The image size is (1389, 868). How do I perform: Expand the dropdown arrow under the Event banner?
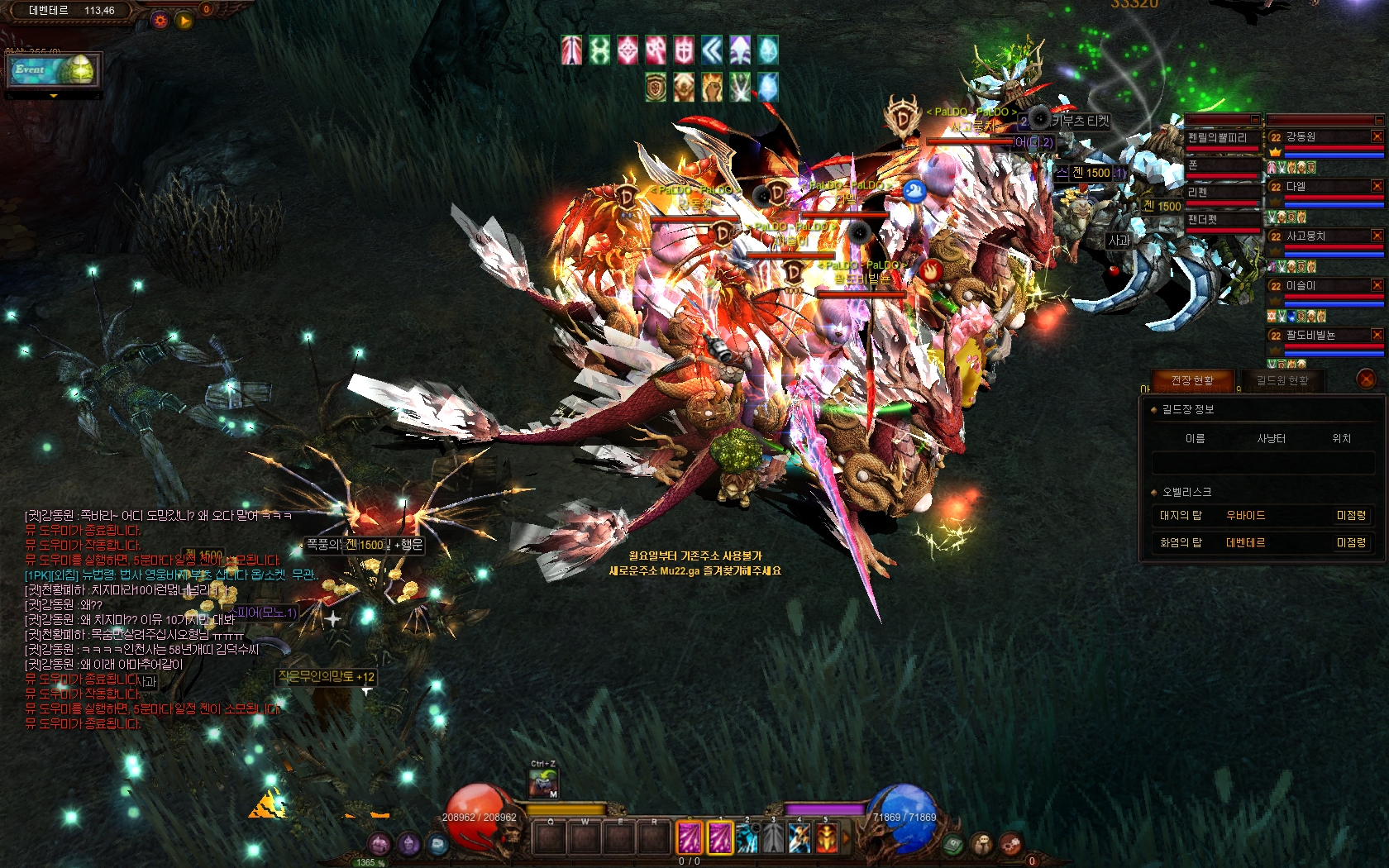[54, 96]
